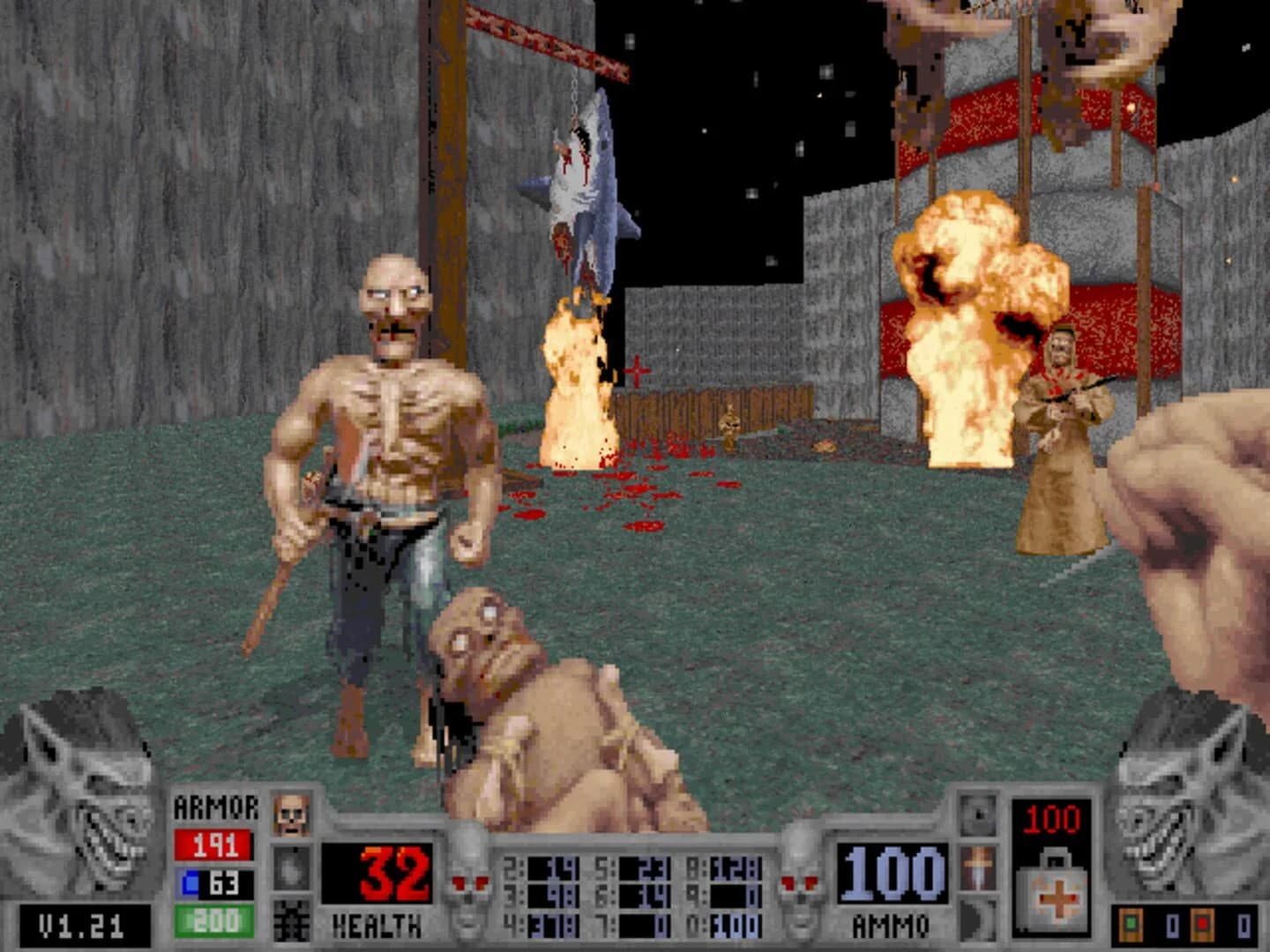This screenshot has width=1270, height=952.
Task: Toggle the blue body armor indicator square
Action: click(190, 881)
